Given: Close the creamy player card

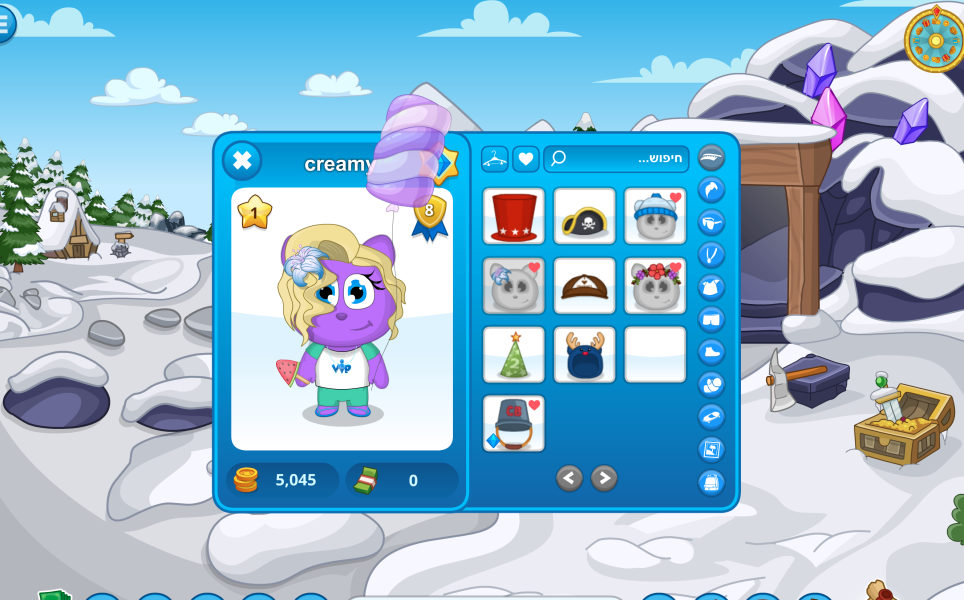Looking at the screenshot, I should point(241,161).
